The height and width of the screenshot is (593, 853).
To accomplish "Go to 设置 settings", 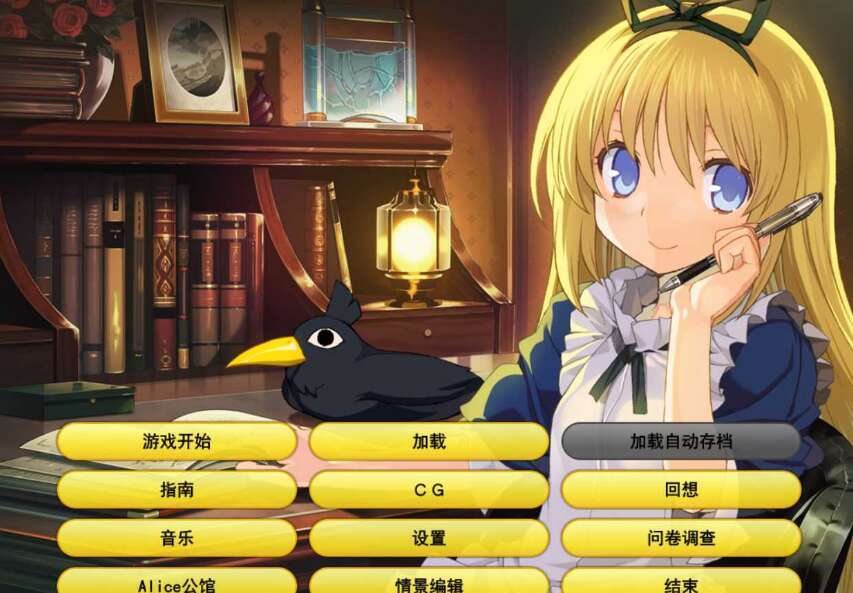I will (429, 538).
